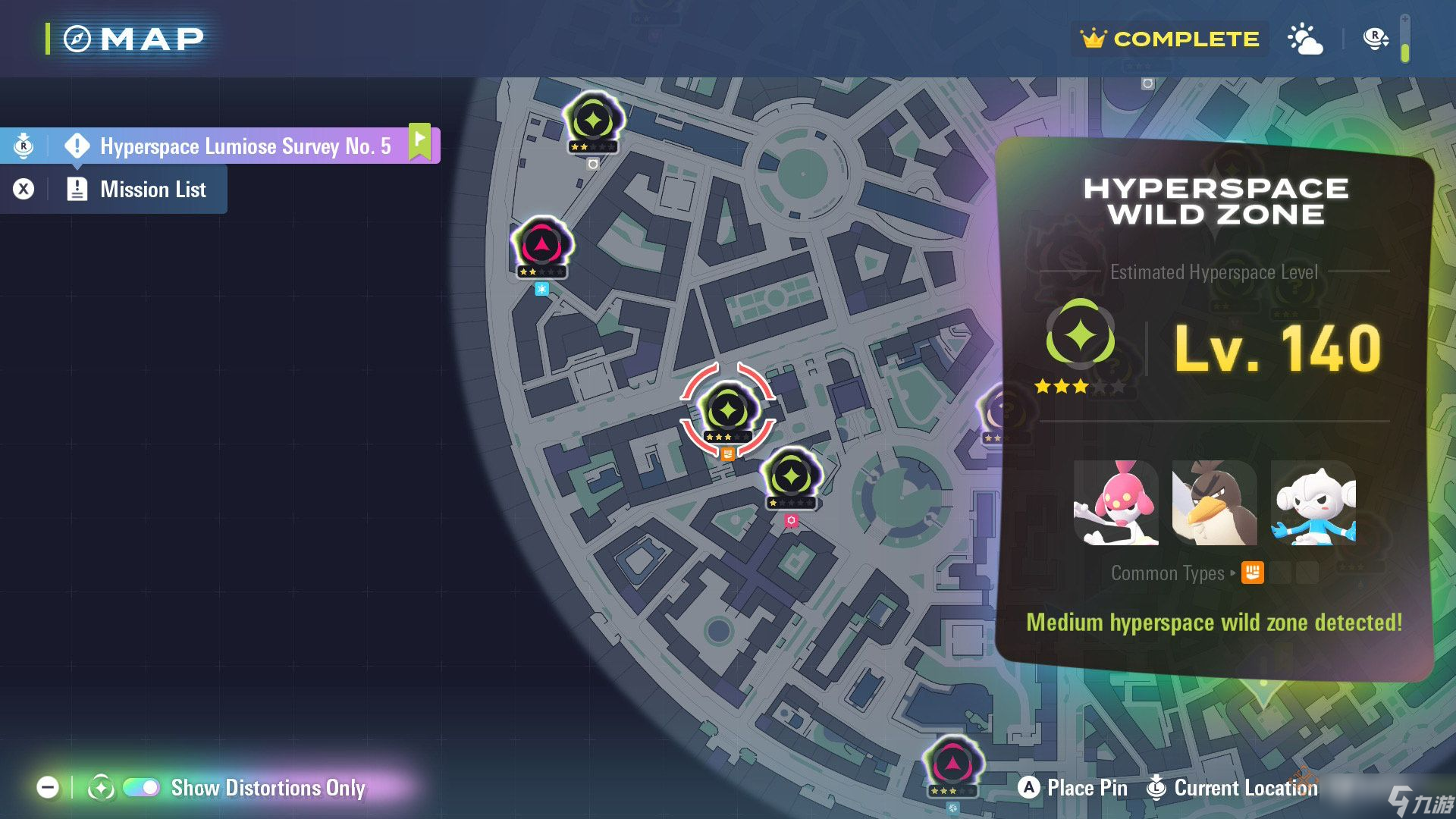Pick the three-star pink marker at map bottom
This screenshot has width=1456, height=819.
952,764
